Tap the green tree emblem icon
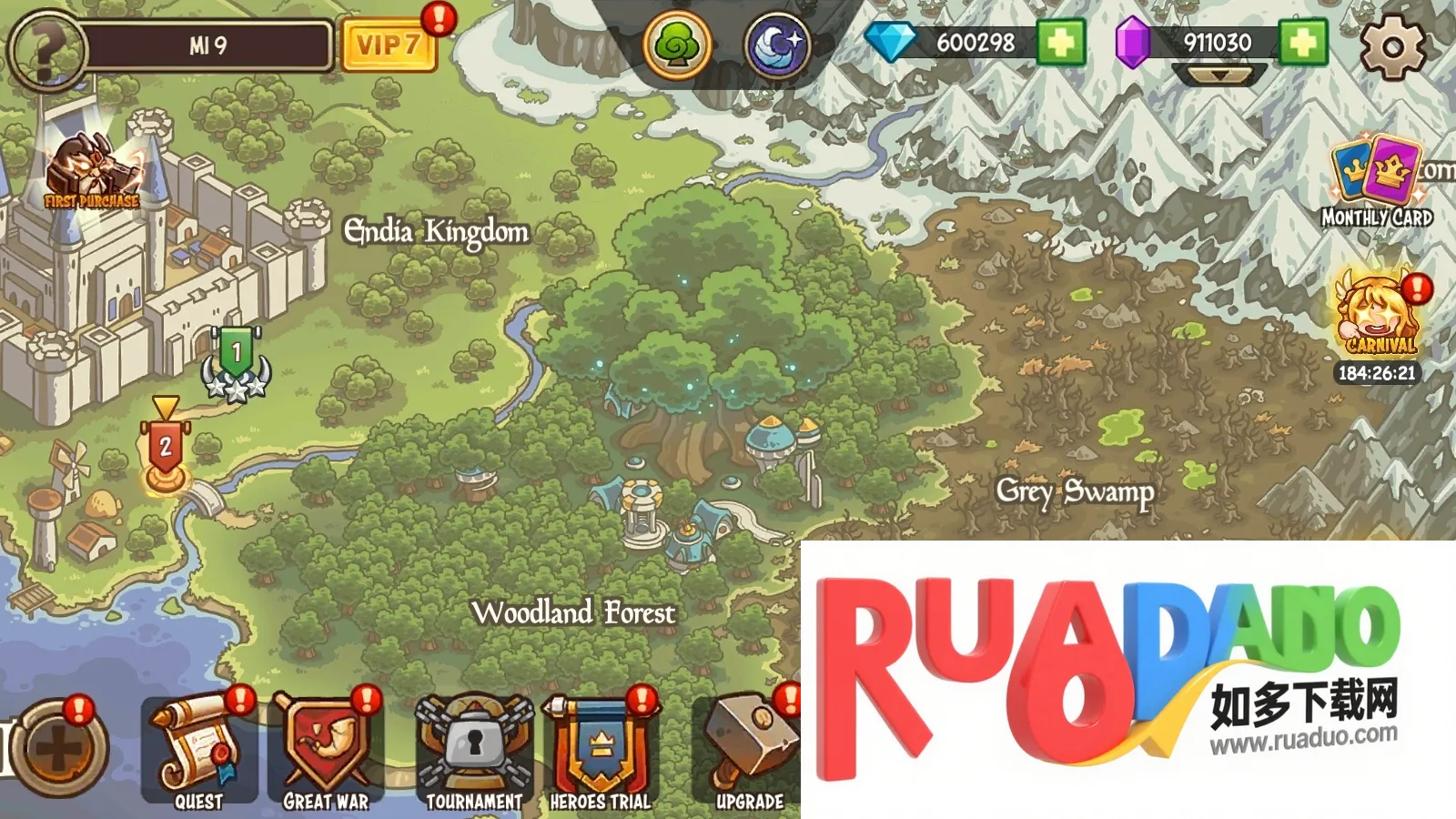This screenshot has width=1456, height=819. click(x=677, y=45)
